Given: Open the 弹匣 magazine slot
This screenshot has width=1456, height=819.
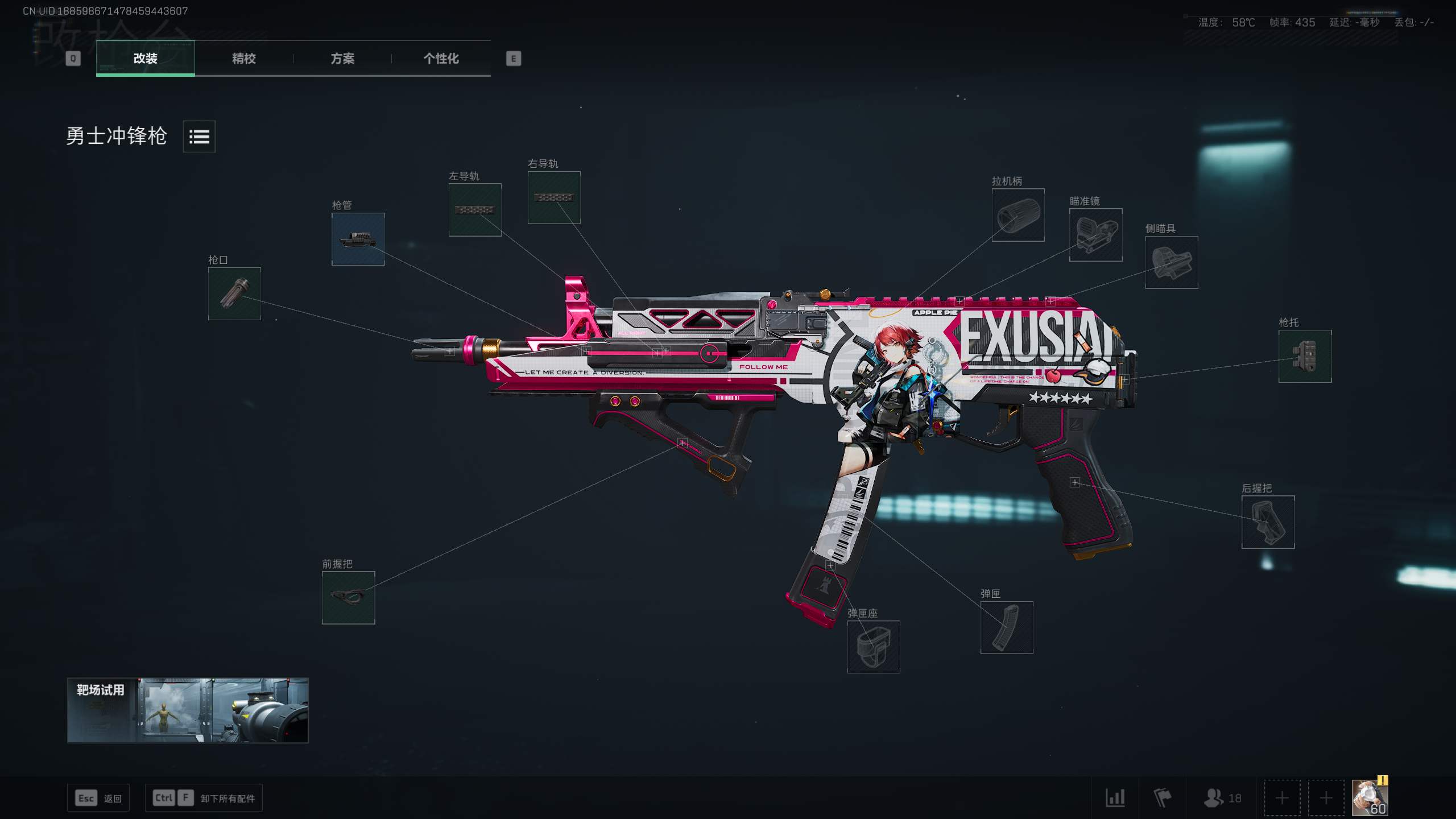Looking at the screenshot, I should [x=1006, y=627].
